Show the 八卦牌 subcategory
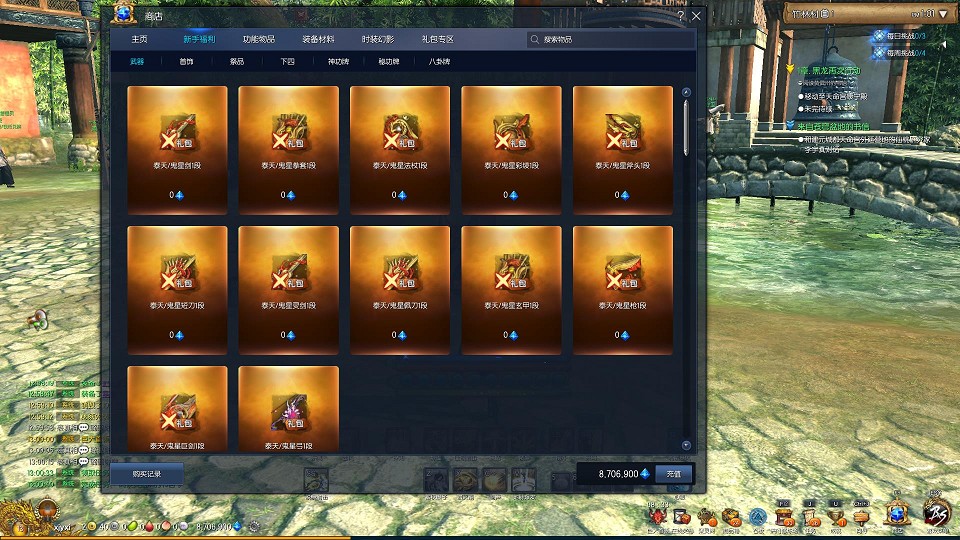960x540 pixels. (439, 62)
